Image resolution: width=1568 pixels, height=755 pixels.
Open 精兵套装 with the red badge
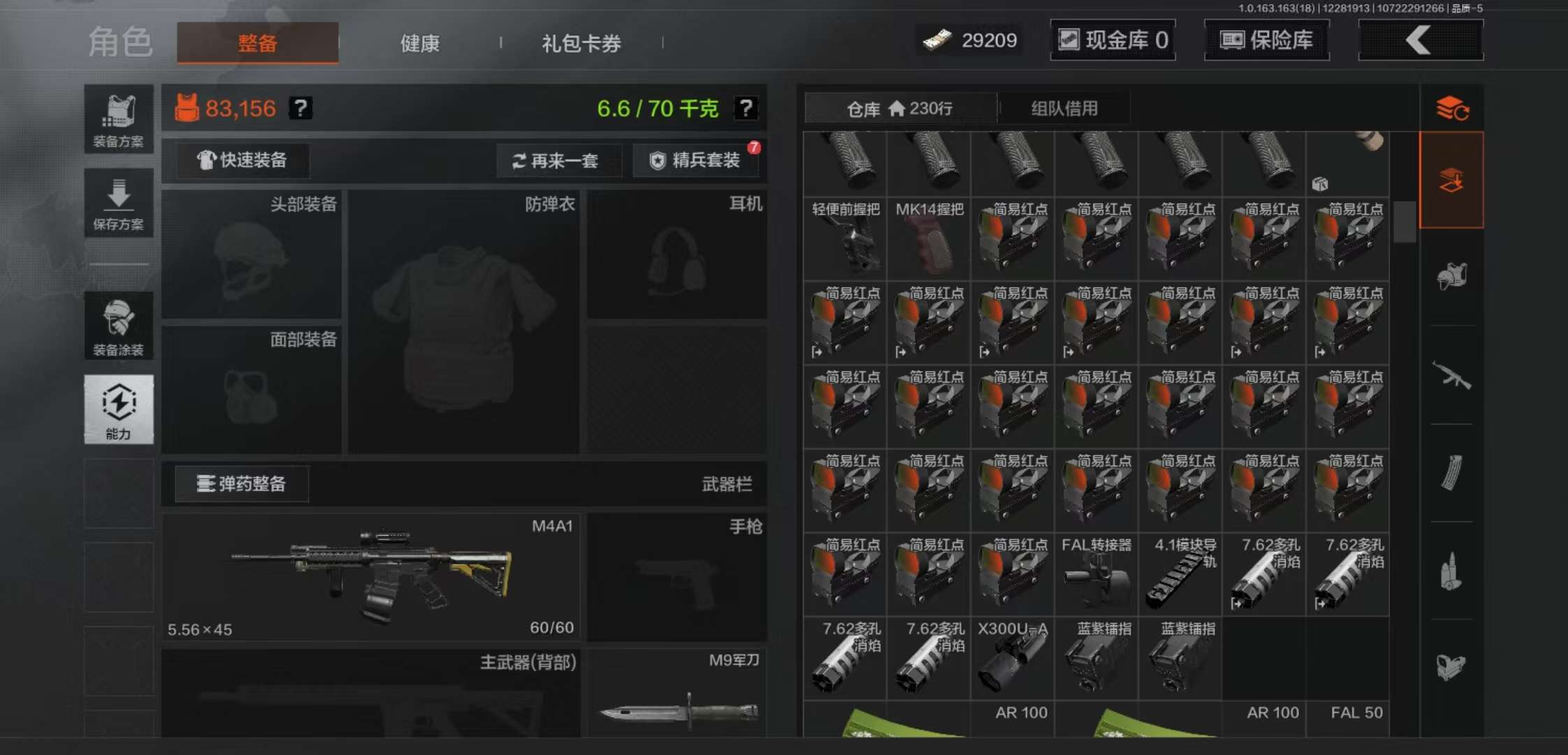[695, 161]
